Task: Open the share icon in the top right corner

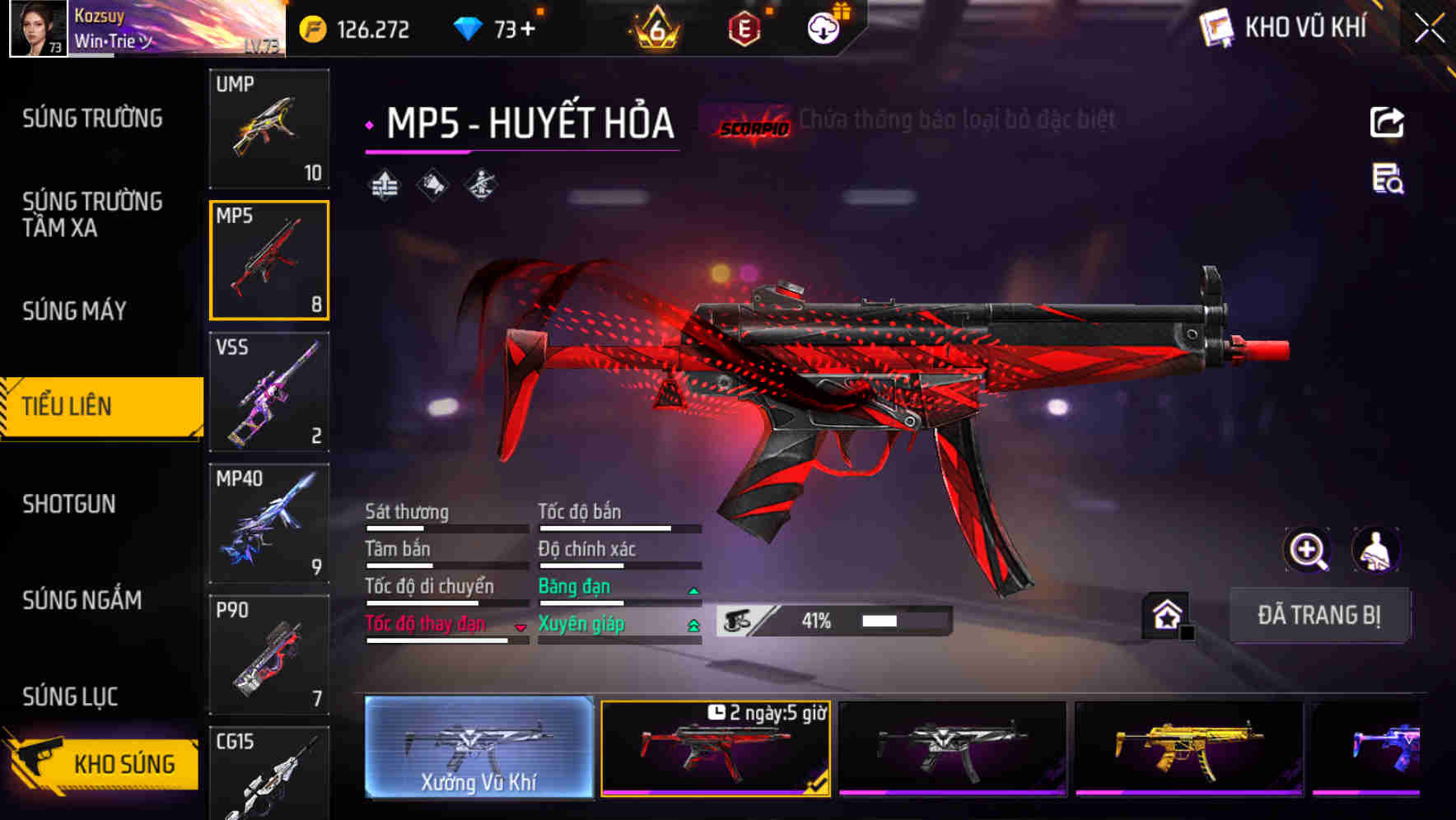Action: tap(1387, 122)
